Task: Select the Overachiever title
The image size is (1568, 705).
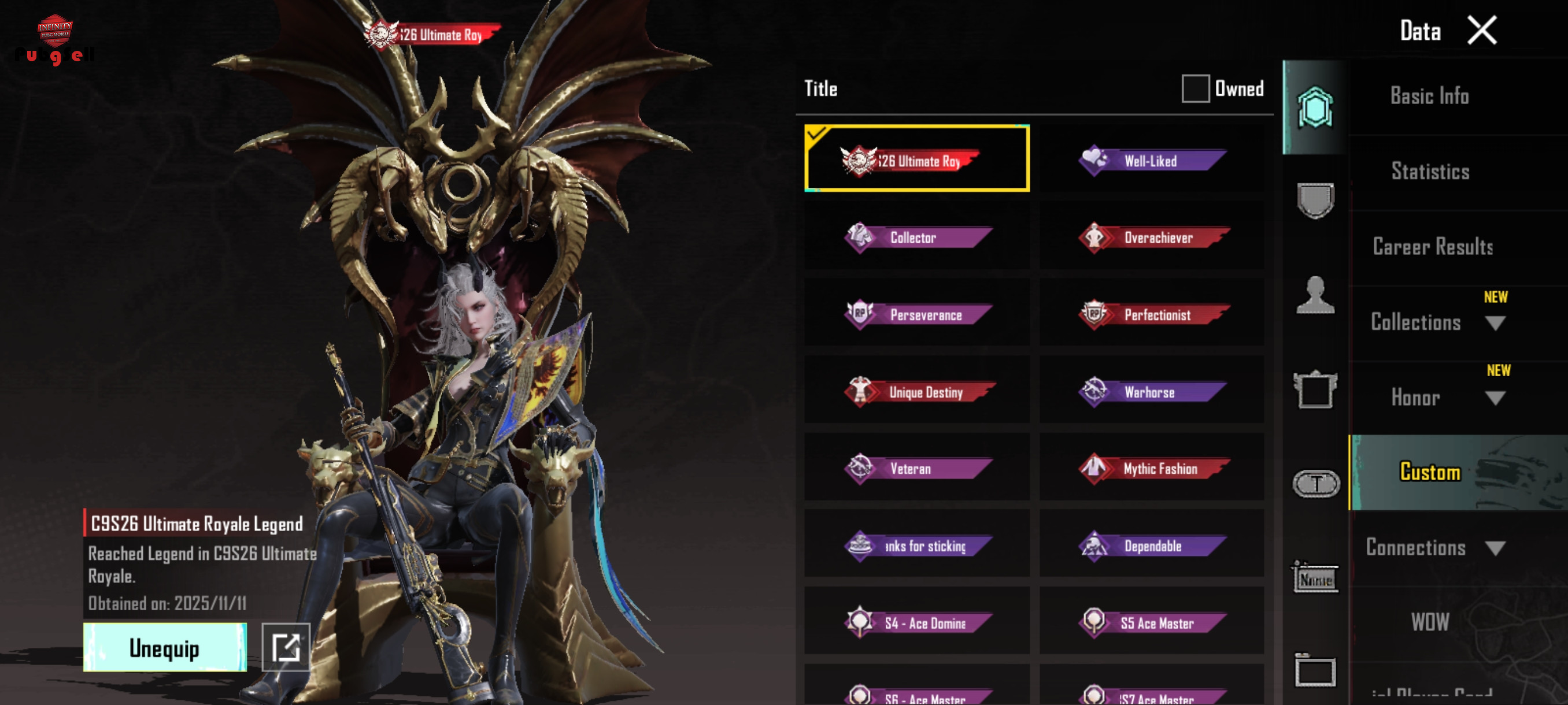Action: coord(1151,238)
